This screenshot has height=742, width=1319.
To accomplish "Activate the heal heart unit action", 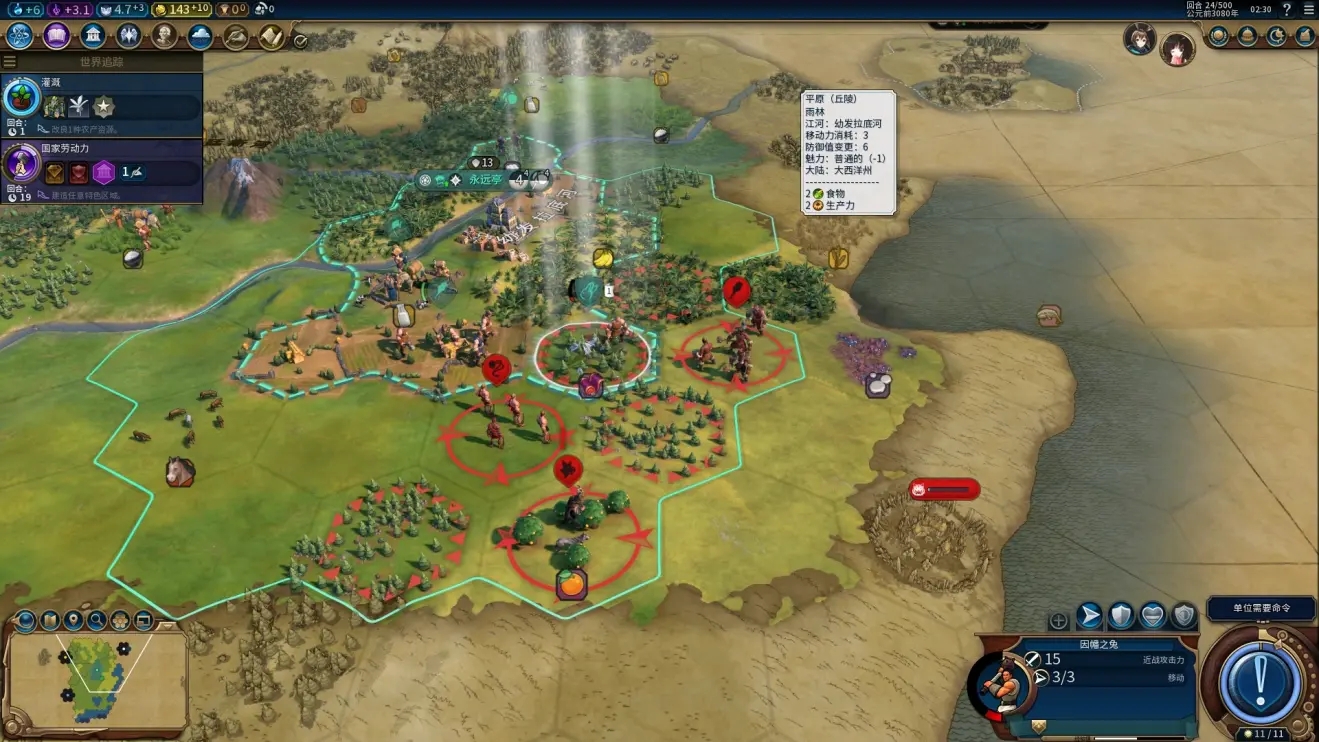I will point(1153,616).
